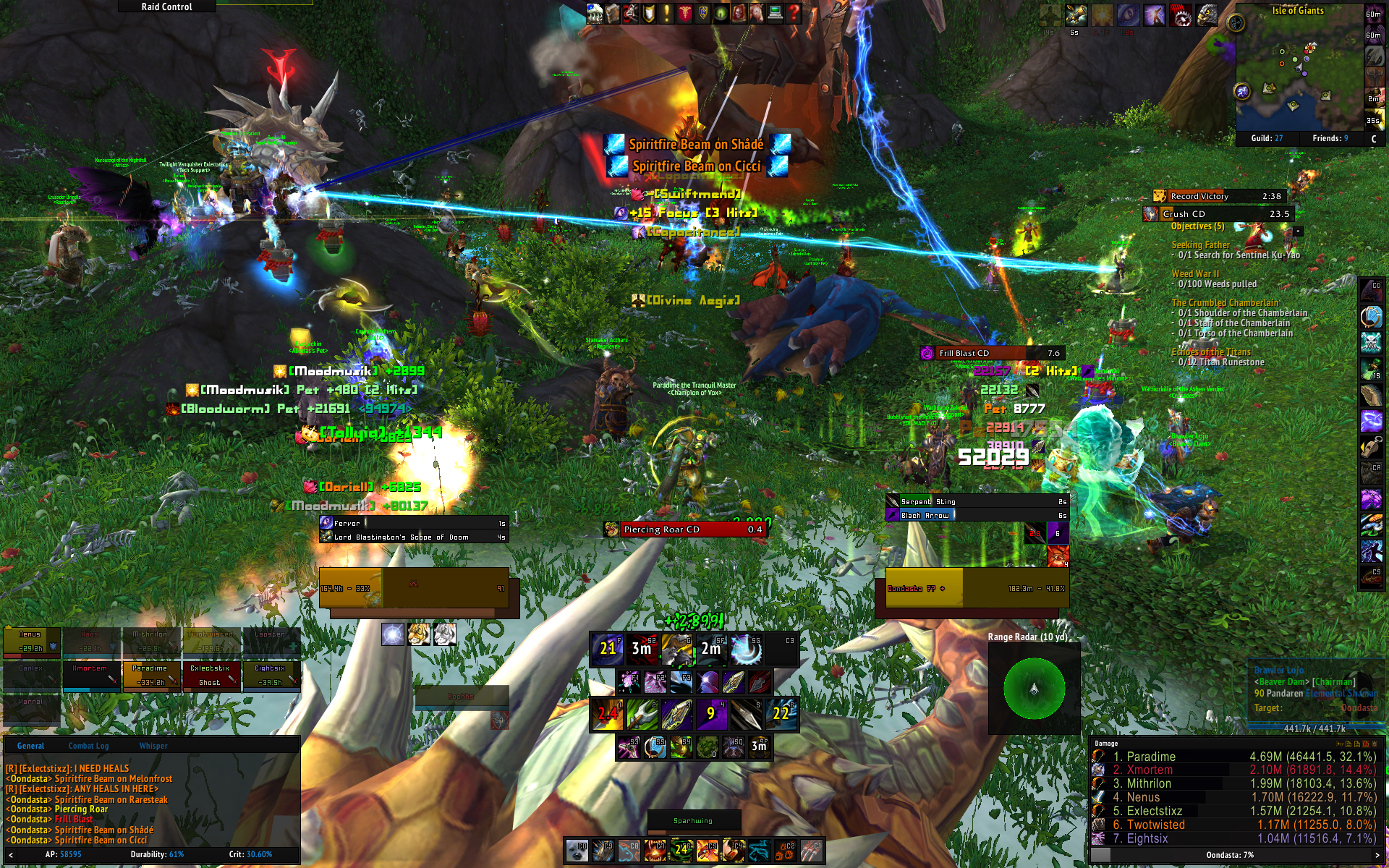Switch to the Whisper chat tab

[x=153, y=746]
